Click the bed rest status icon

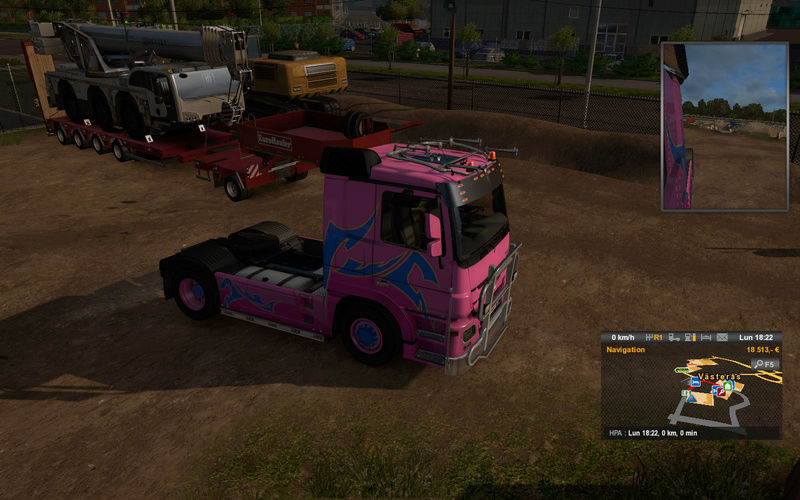(x=706, y=338)
